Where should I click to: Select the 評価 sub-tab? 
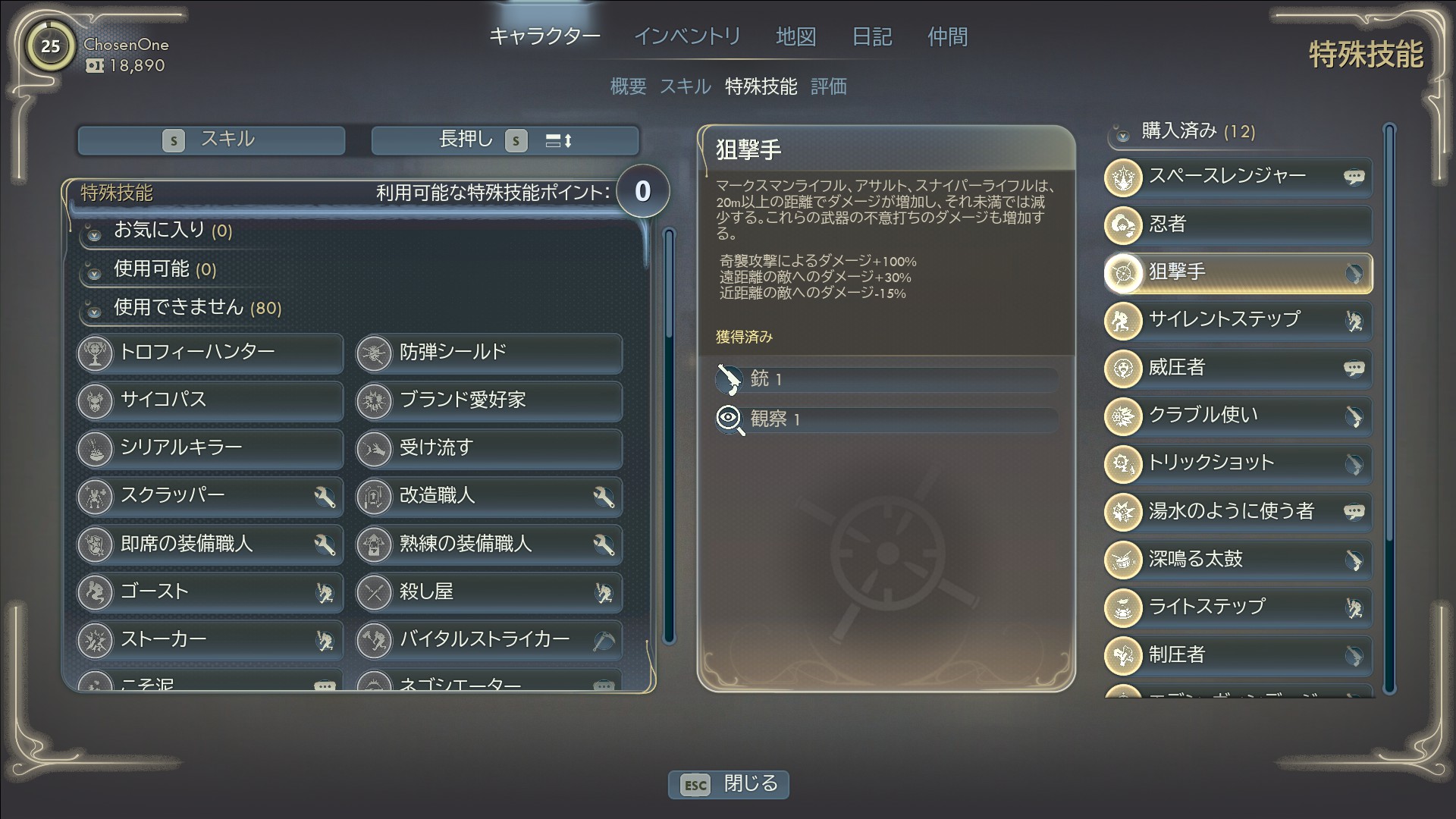828,86
